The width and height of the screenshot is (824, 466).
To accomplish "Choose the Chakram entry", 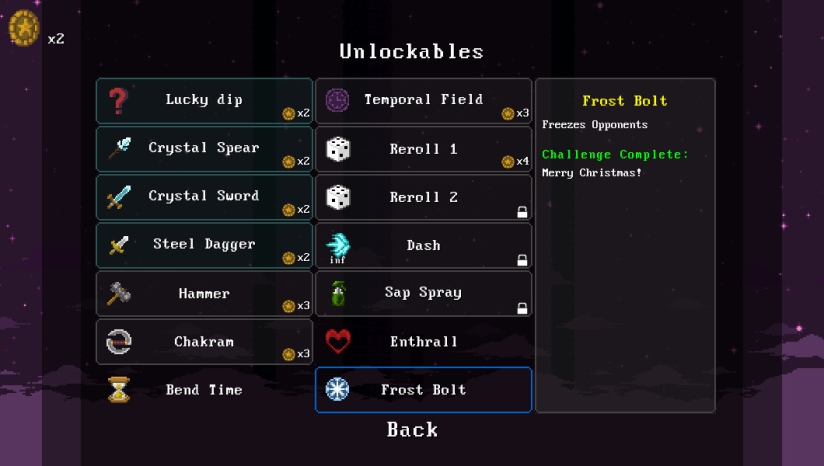I will (204, 342).
